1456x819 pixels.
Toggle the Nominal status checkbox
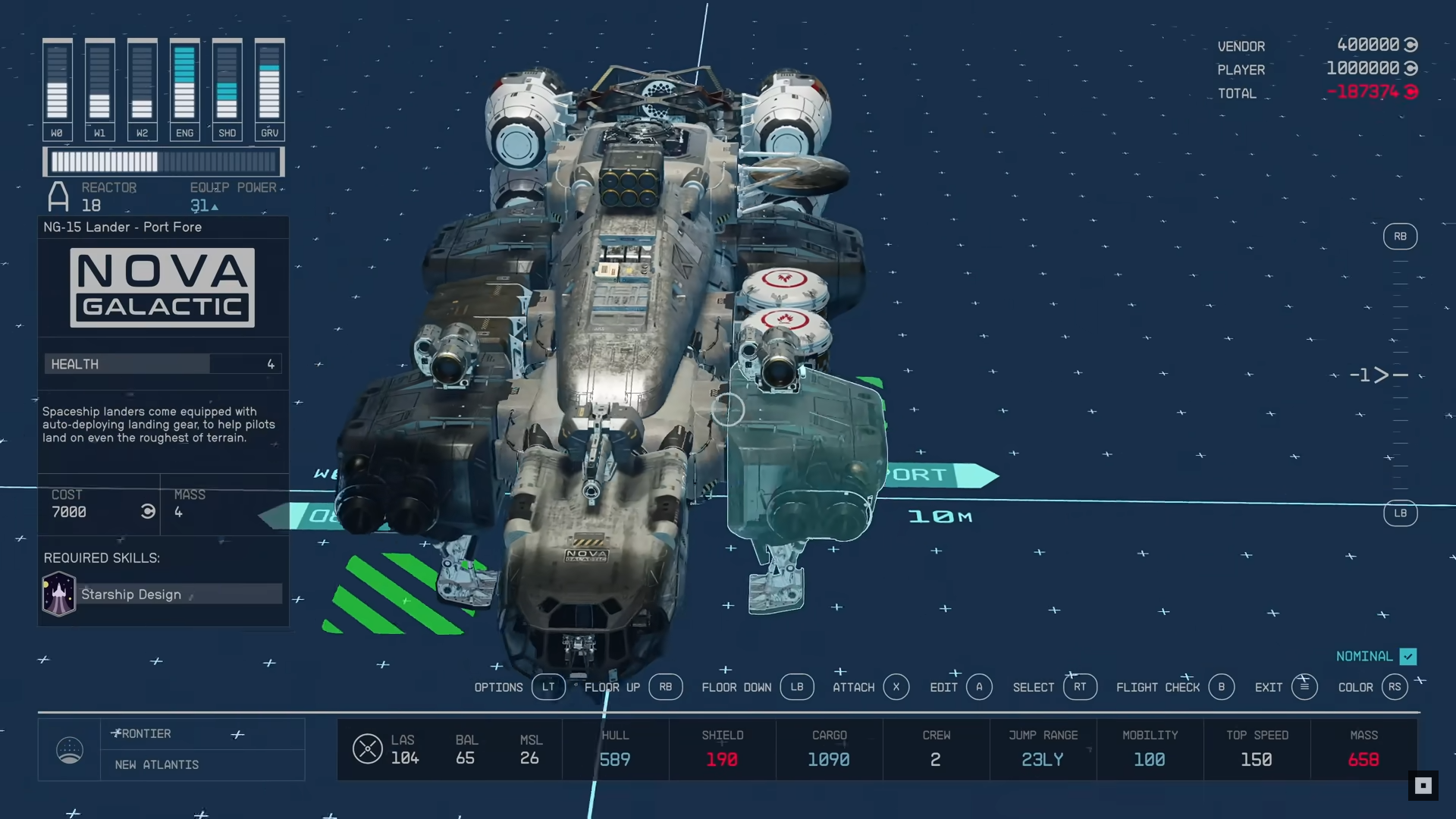click(x=1407, y=657)
